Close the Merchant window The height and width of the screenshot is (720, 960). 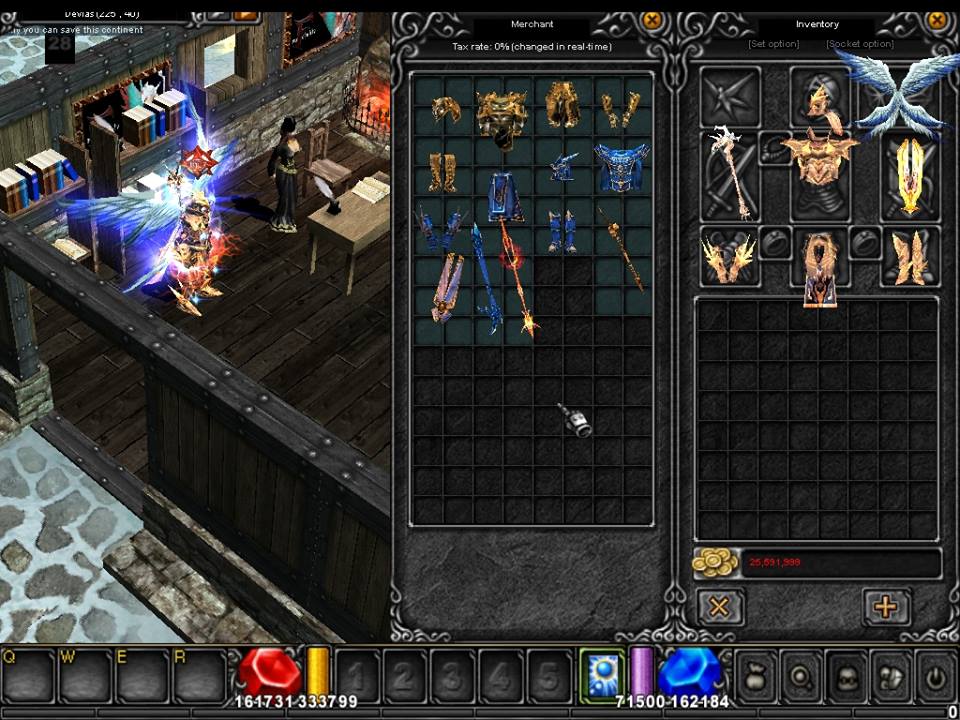pyautogui.click(x=651, y=20)
